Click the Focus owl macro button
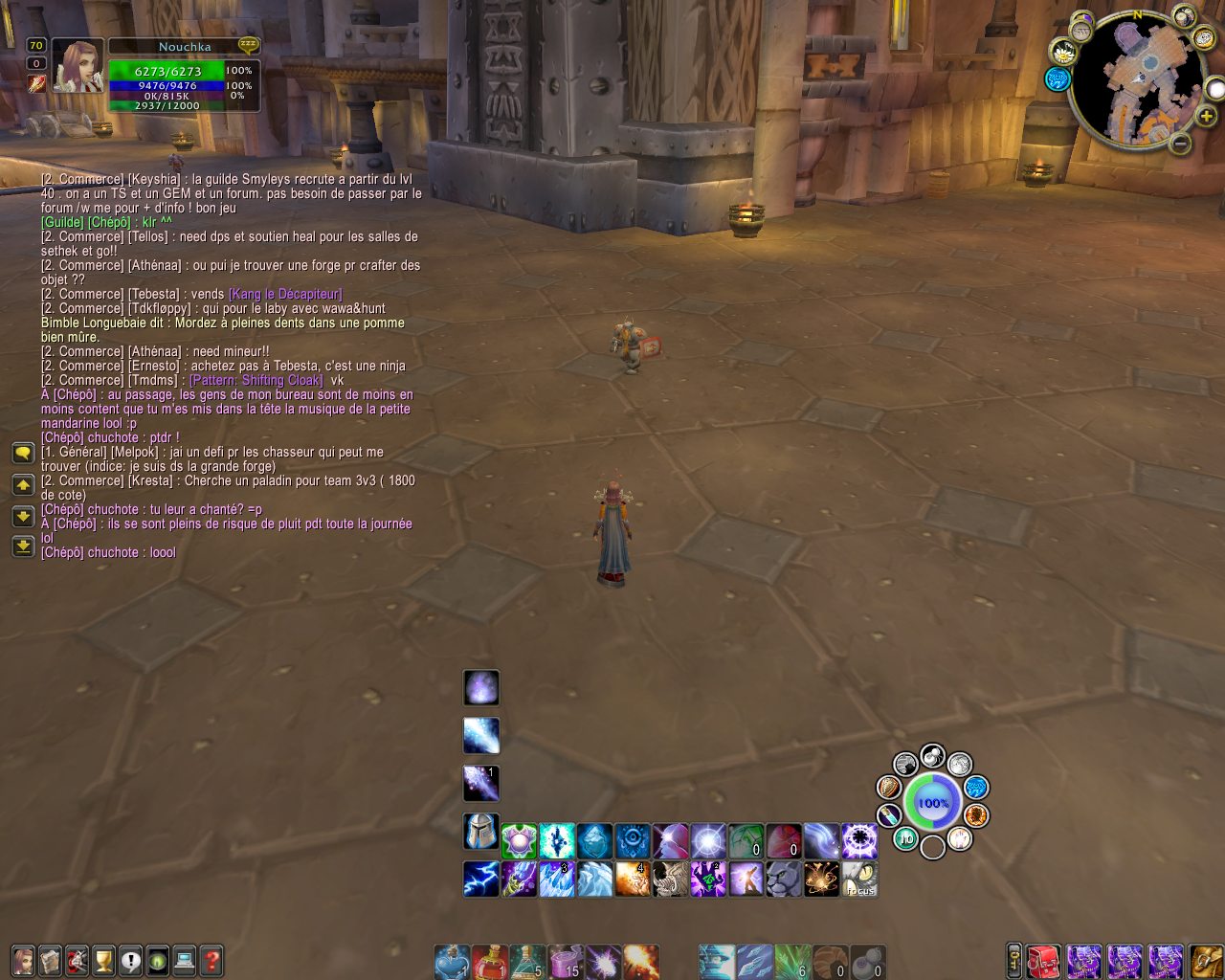This screenshot has height=980, width=1225. (x=859, y=879)
